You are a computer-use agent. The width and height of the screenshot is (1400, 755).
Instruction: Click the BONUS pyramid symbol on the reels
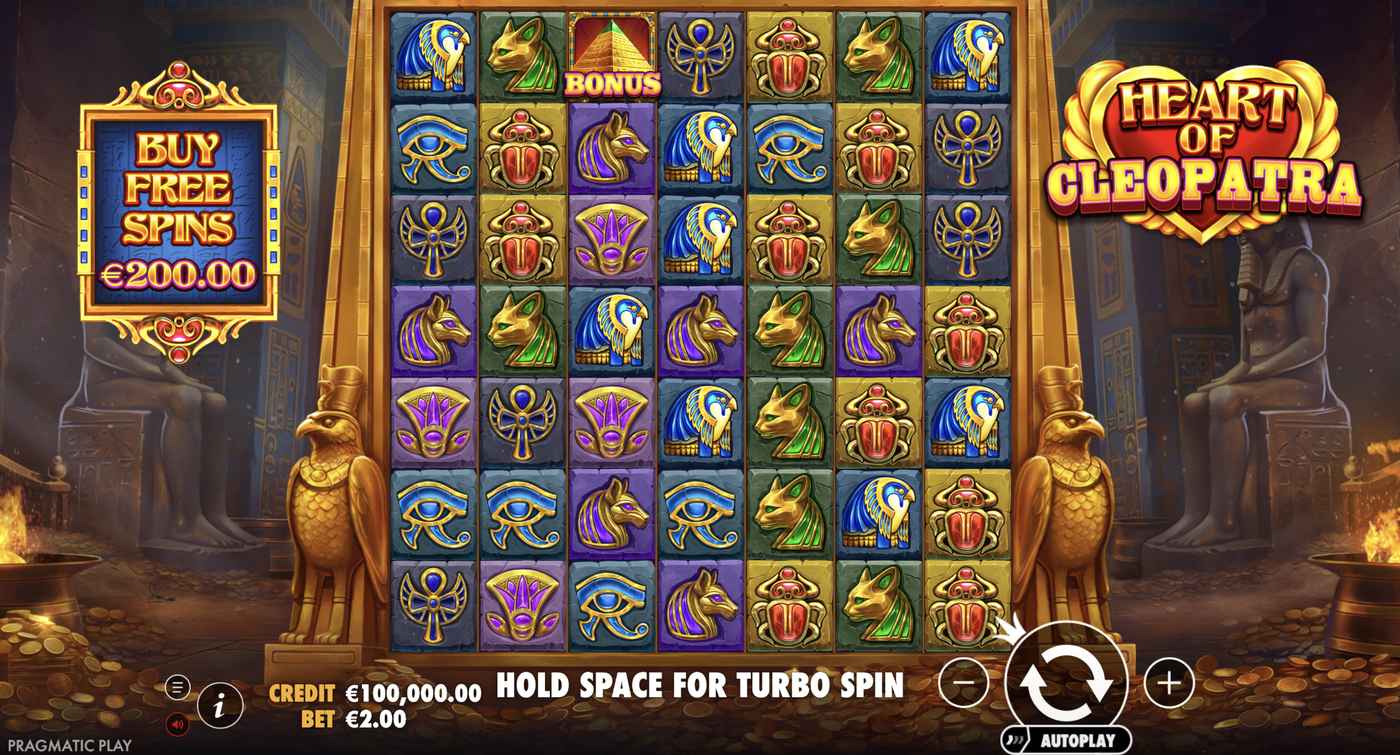coord(612,45)
